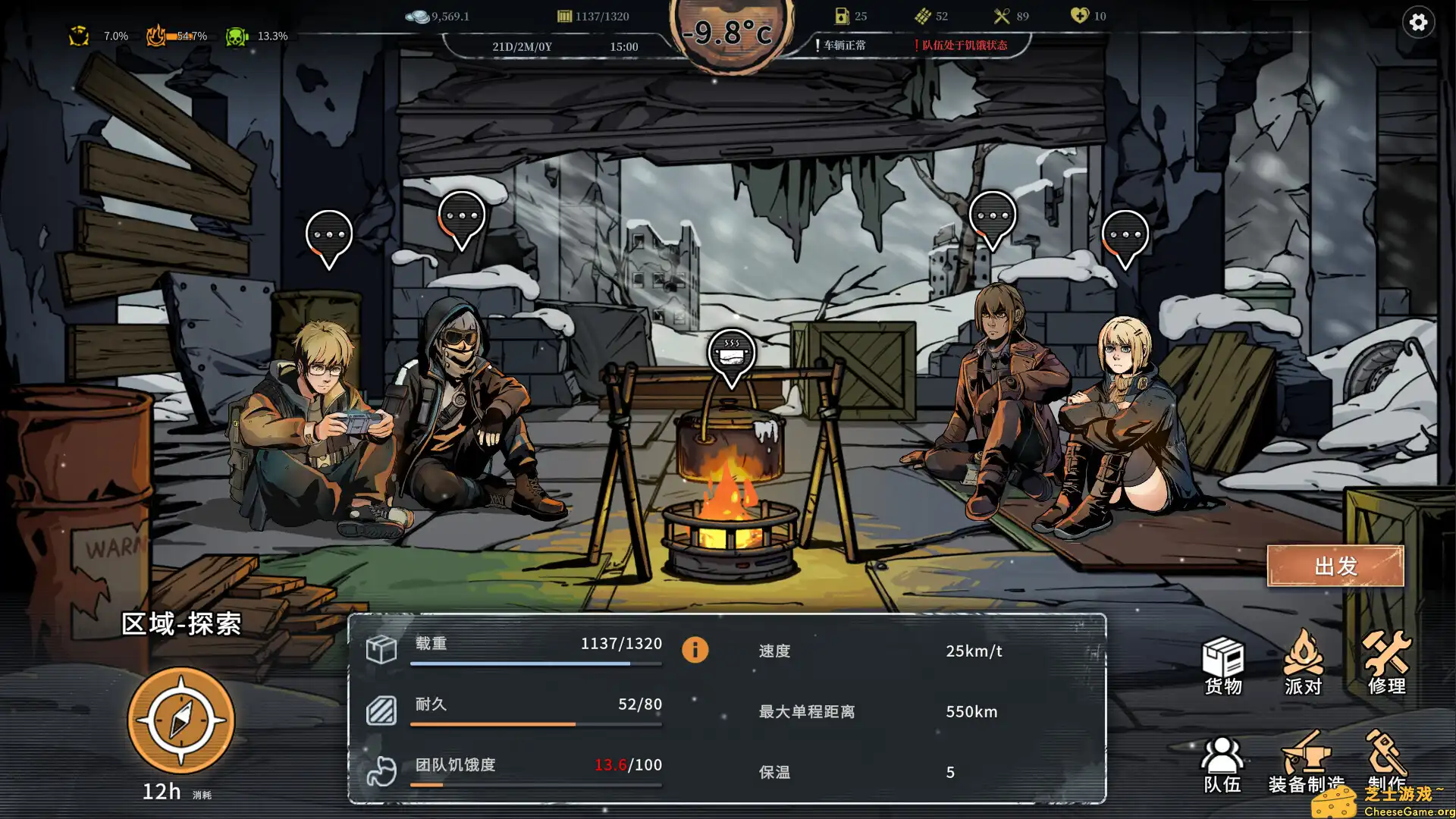Toggle the flame status indicator at 54.7%
Viewport: 1456px width, 819px height.
coord(157,35)
